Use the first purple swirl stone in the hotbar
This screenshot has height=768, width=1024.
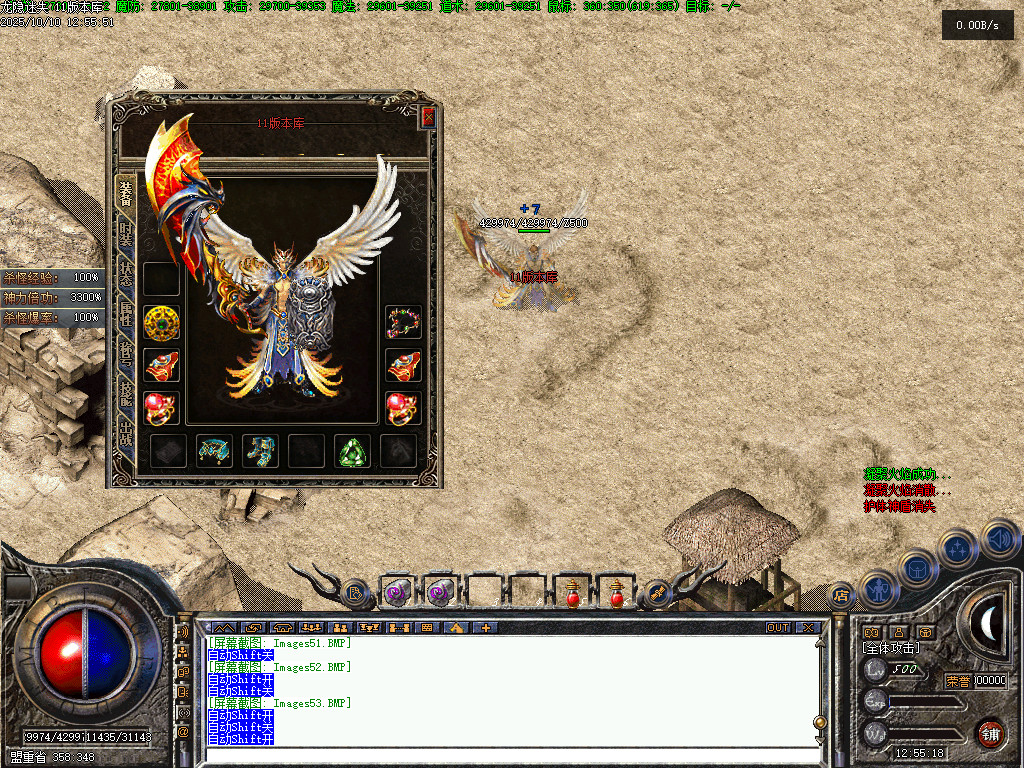[397, 593]
